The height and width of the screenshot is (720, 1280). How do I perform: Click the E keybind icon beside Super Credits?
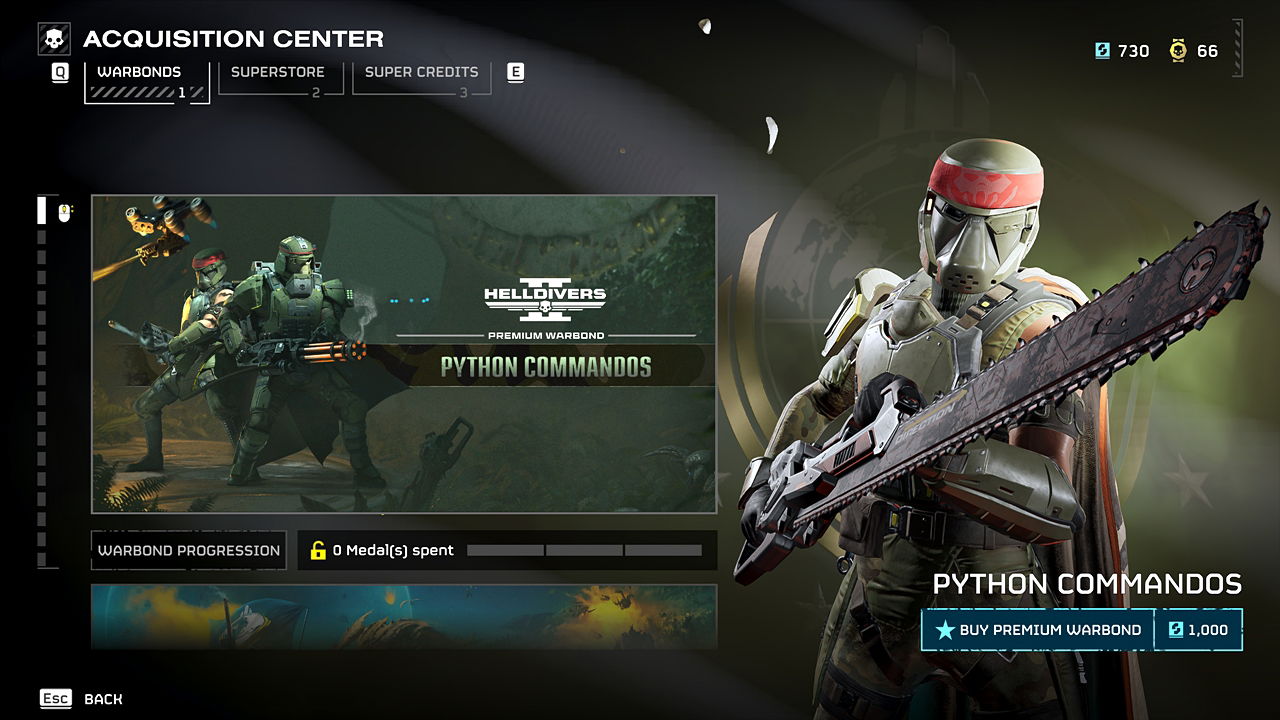tap(516, 72)
